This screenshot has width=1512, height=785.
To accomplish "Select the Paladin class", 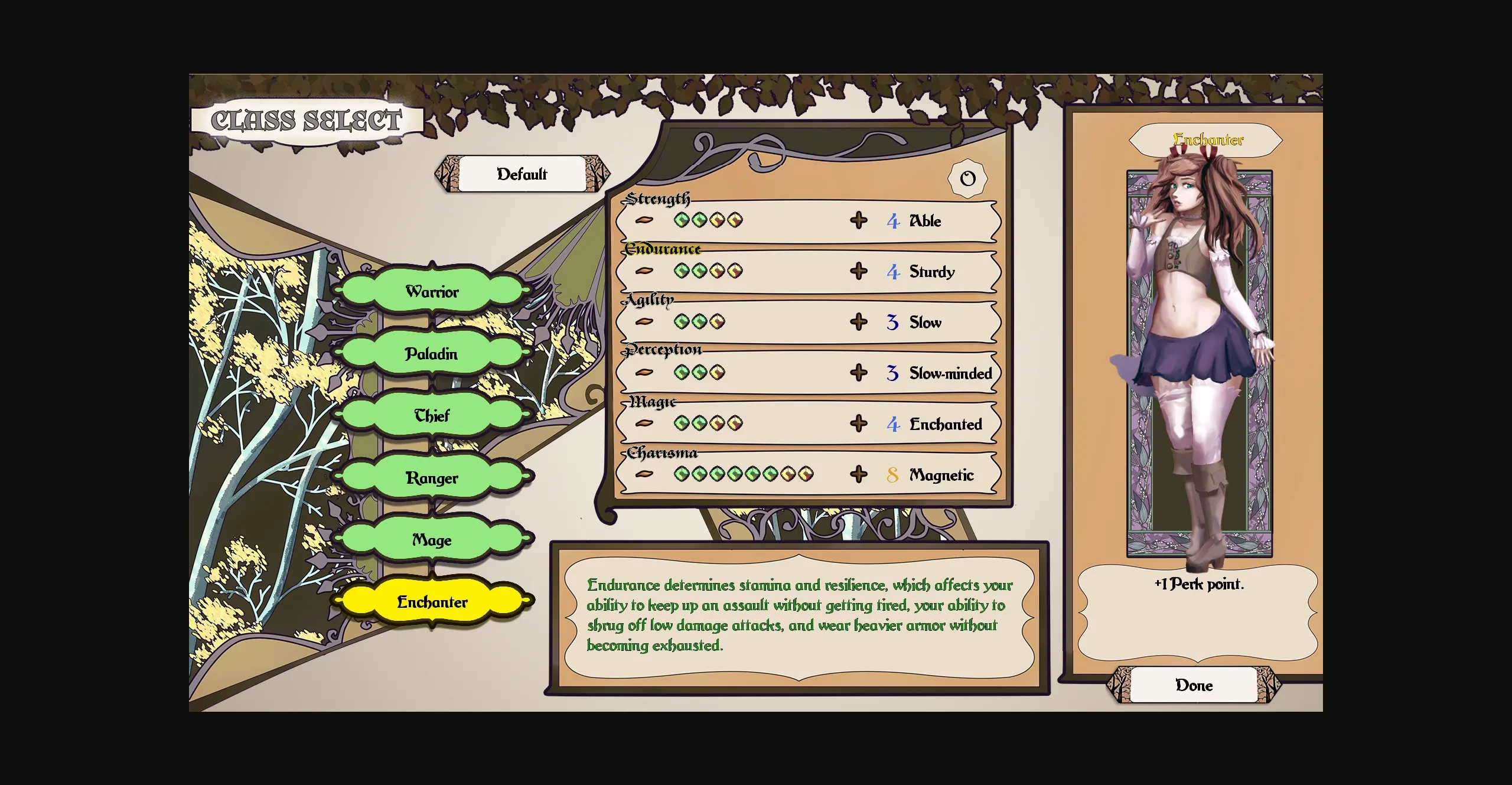I will tap(432, 353).
